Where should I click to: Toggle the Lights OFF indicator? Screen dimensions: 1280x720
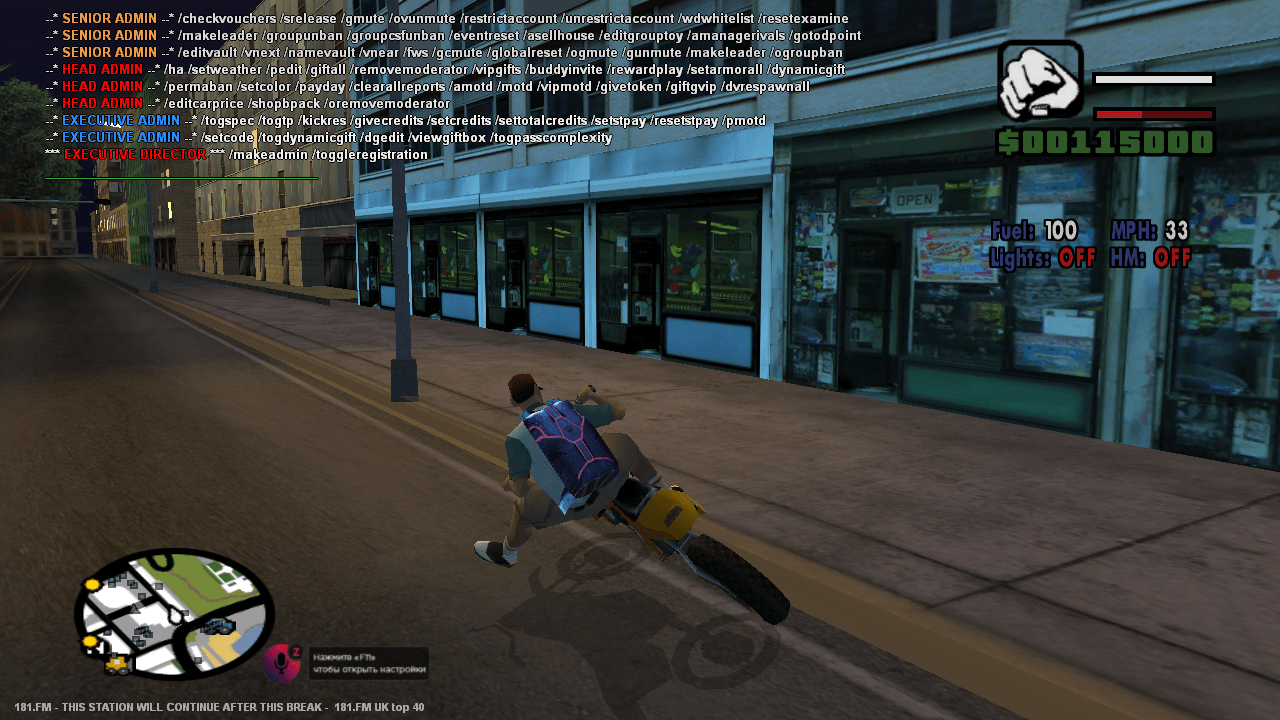pos(1046,257)
